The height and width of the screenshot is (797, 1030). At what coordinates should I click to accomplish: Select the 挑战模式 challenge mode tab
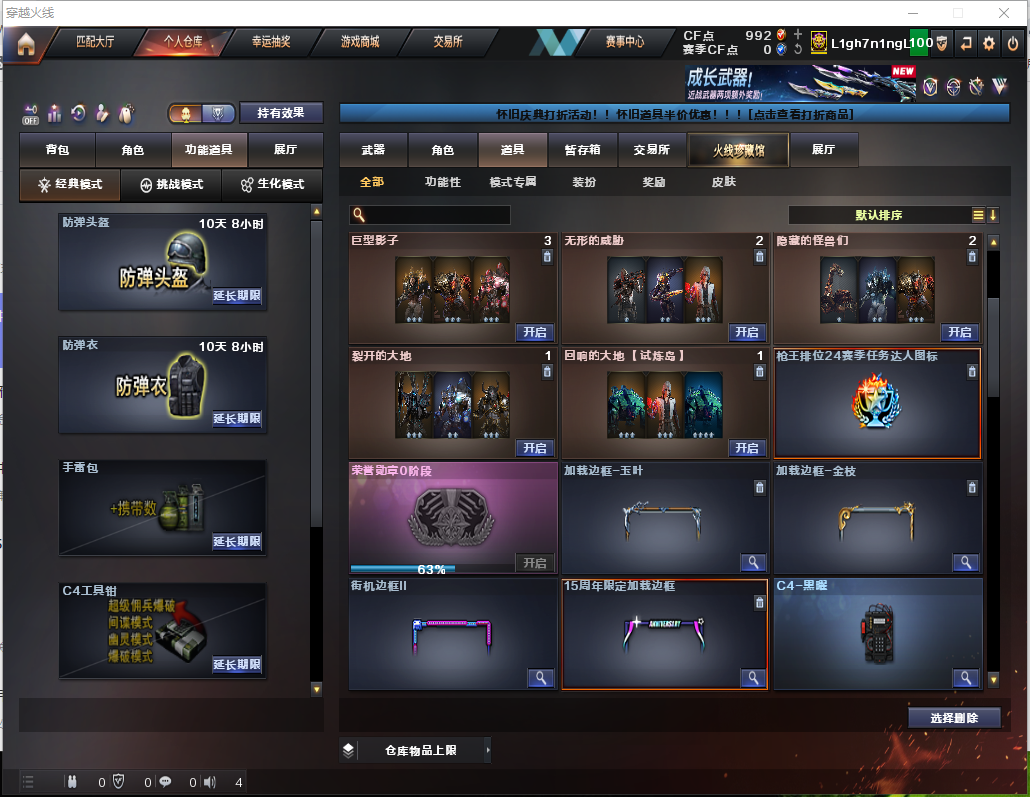(x=172, y=185)
